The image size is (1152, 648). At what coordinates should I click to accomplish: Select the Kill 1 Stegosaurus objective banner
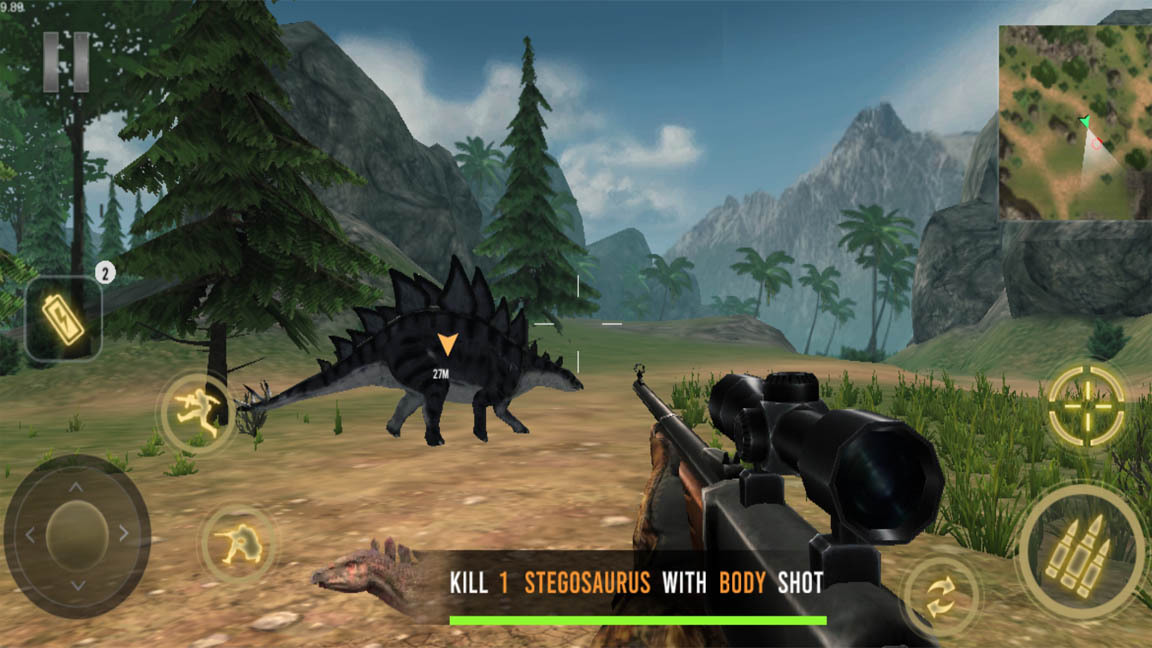(x=636, y=583)
